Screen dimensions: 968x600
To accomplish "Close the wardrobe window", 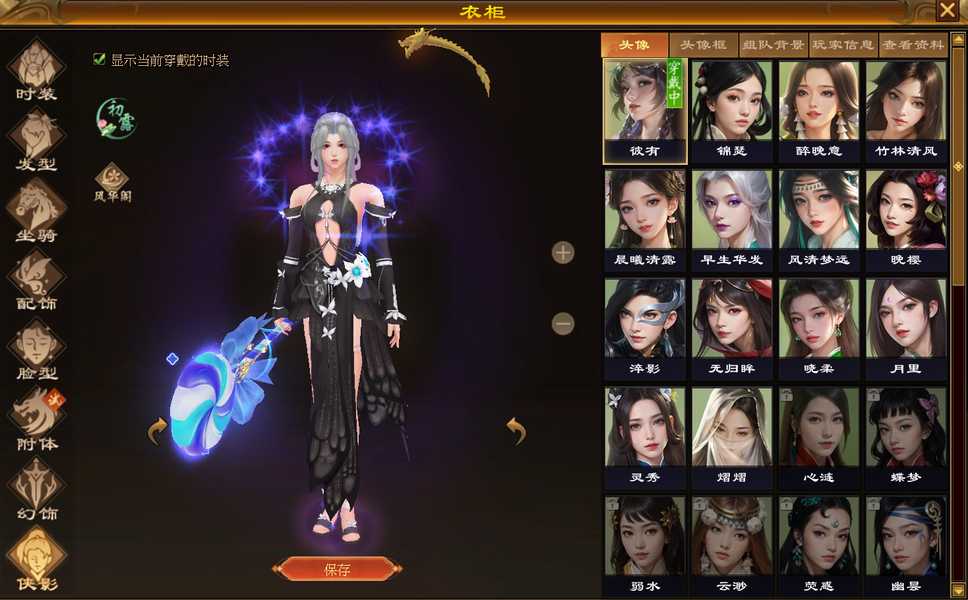I will click(x=946, y=11).
